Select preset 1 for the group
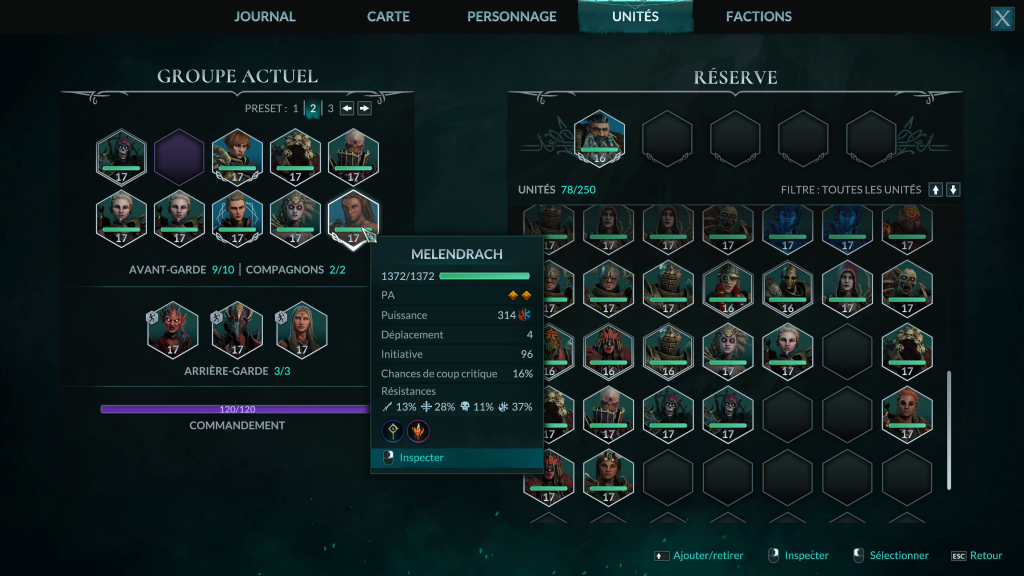Image resolution: width=1024 pixels, height=576 pixels. [x=296, y=108]
